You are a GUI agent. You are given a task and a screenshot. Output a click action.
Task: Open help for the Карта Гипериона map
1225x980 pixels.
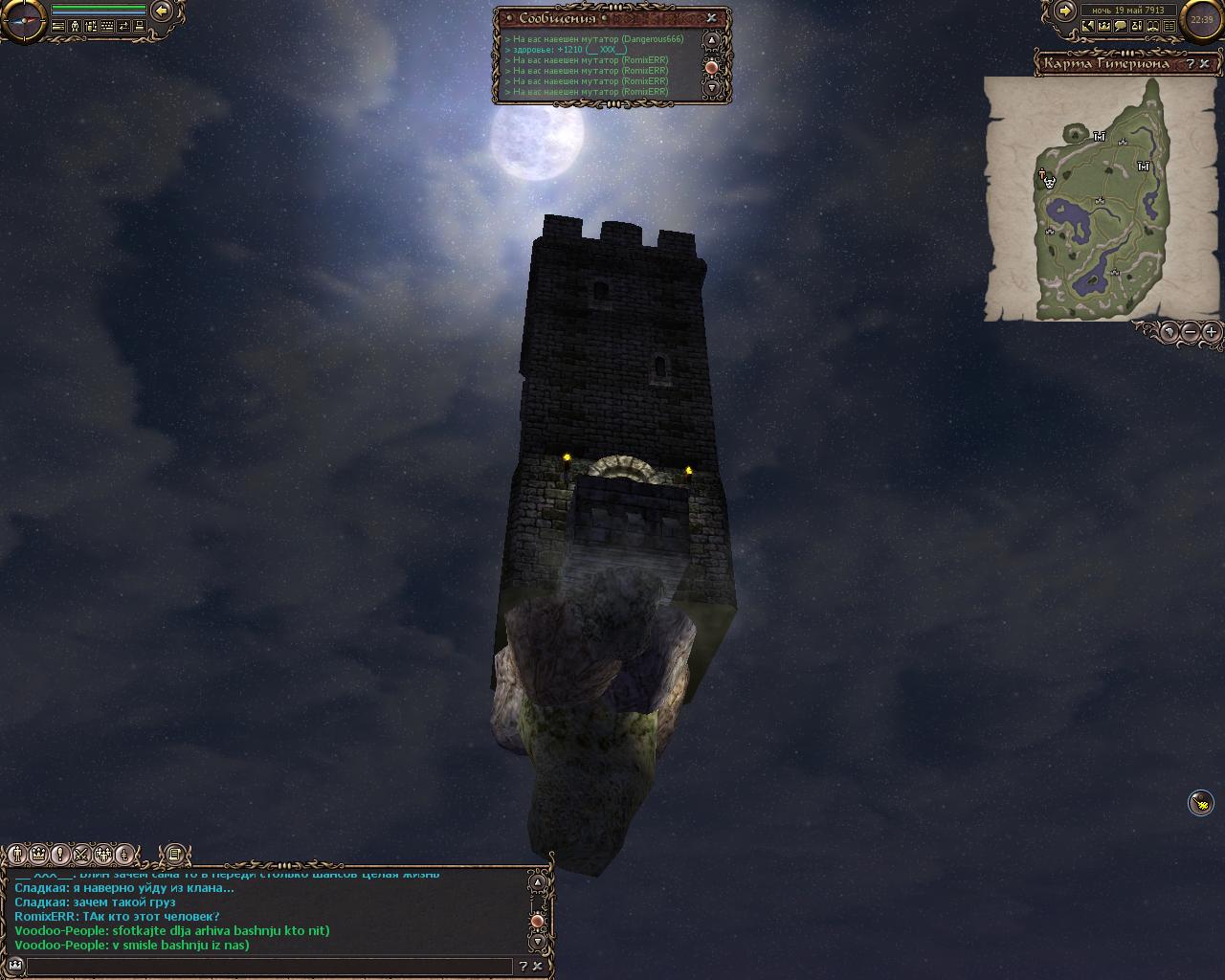(x=1191, y=64)
